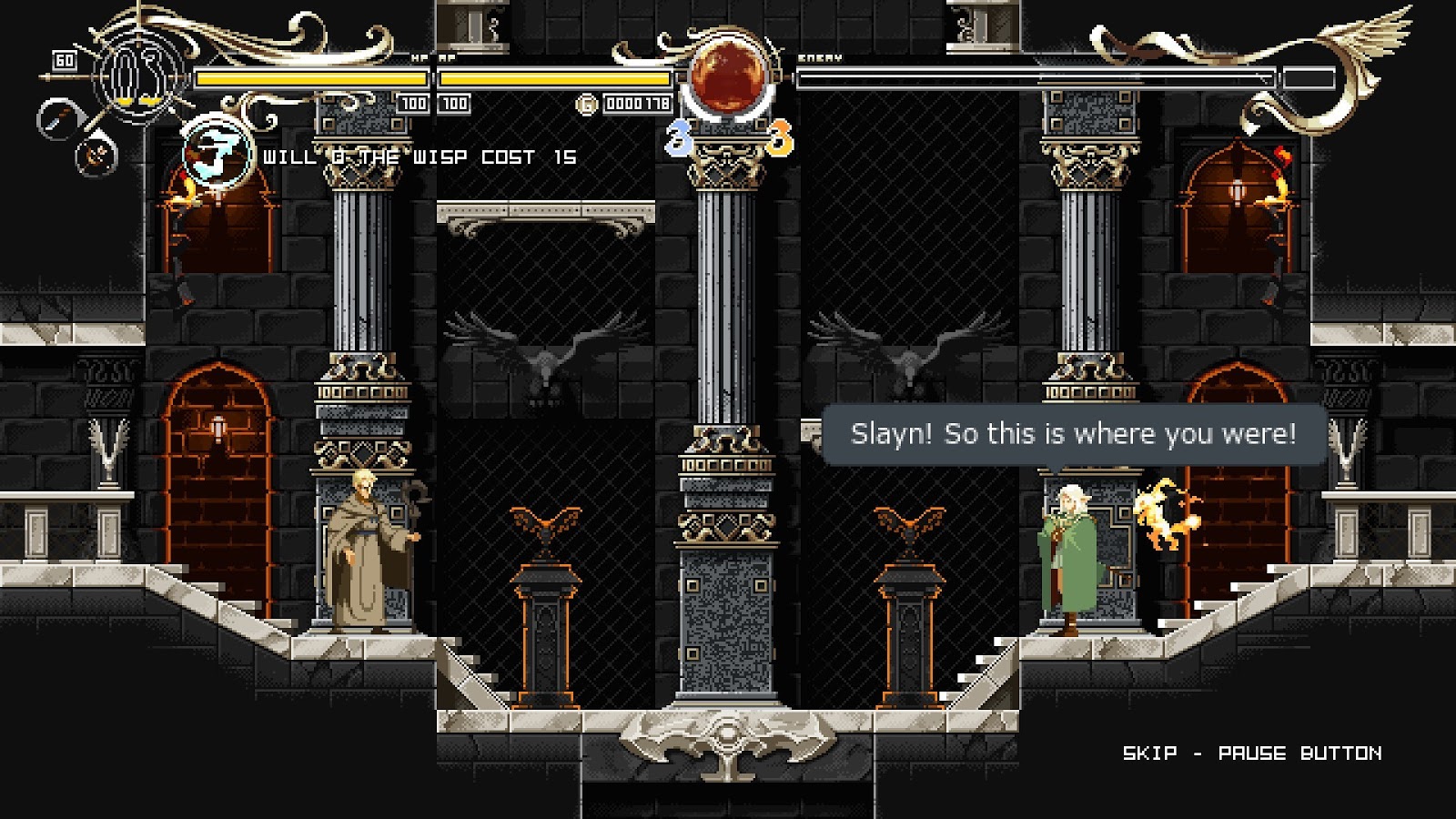Click the dialogue bubble from Slayn
Viewport: 1456px width, 819px height.
tap(1074, 432)
